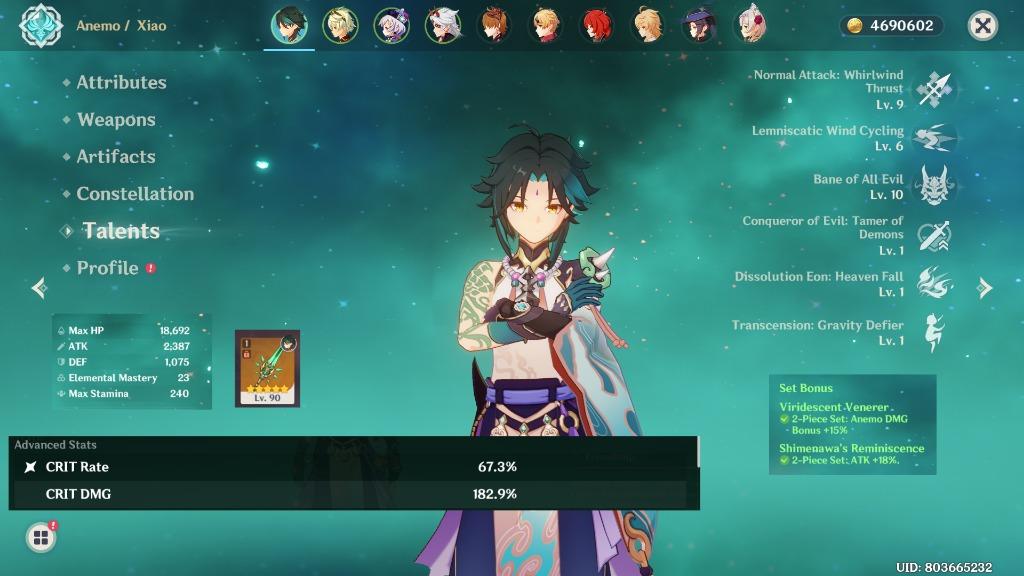The height and width of the screenshot is (576, 1024).
Task: Select Xiao's portrait in the party bar
Action: 290,26
